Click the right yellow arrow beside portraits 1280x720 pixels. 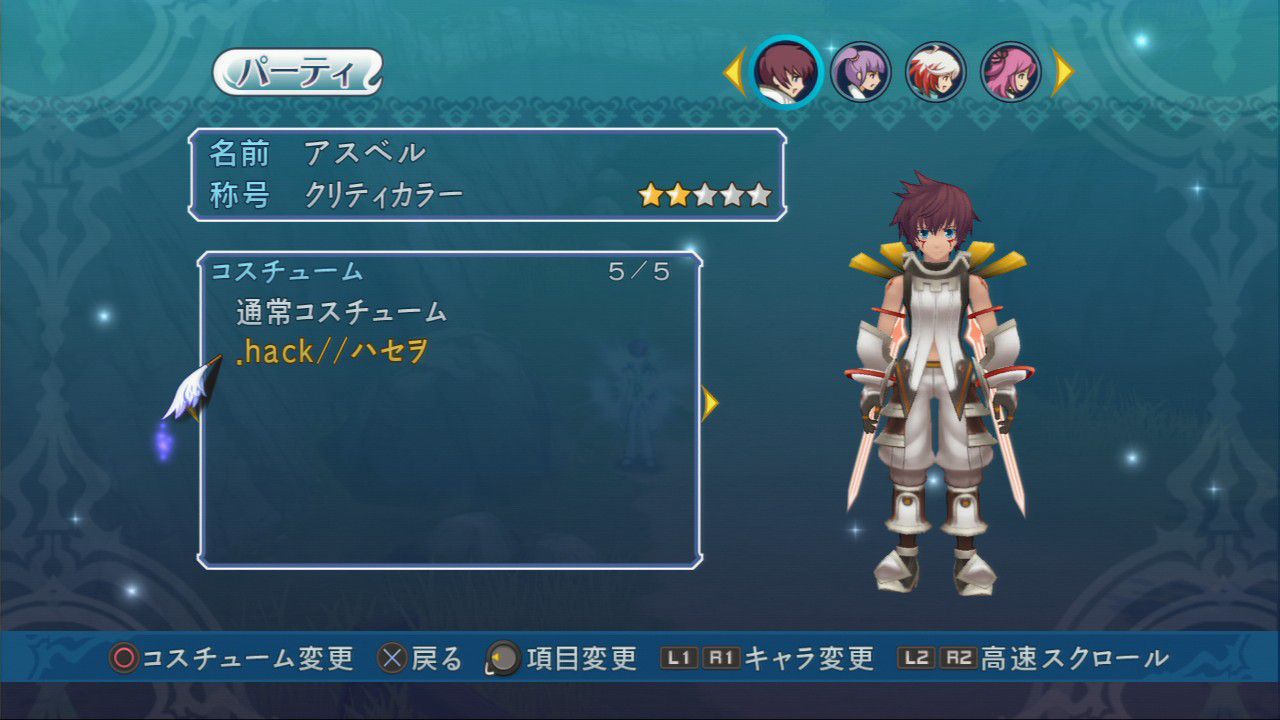1062,72
